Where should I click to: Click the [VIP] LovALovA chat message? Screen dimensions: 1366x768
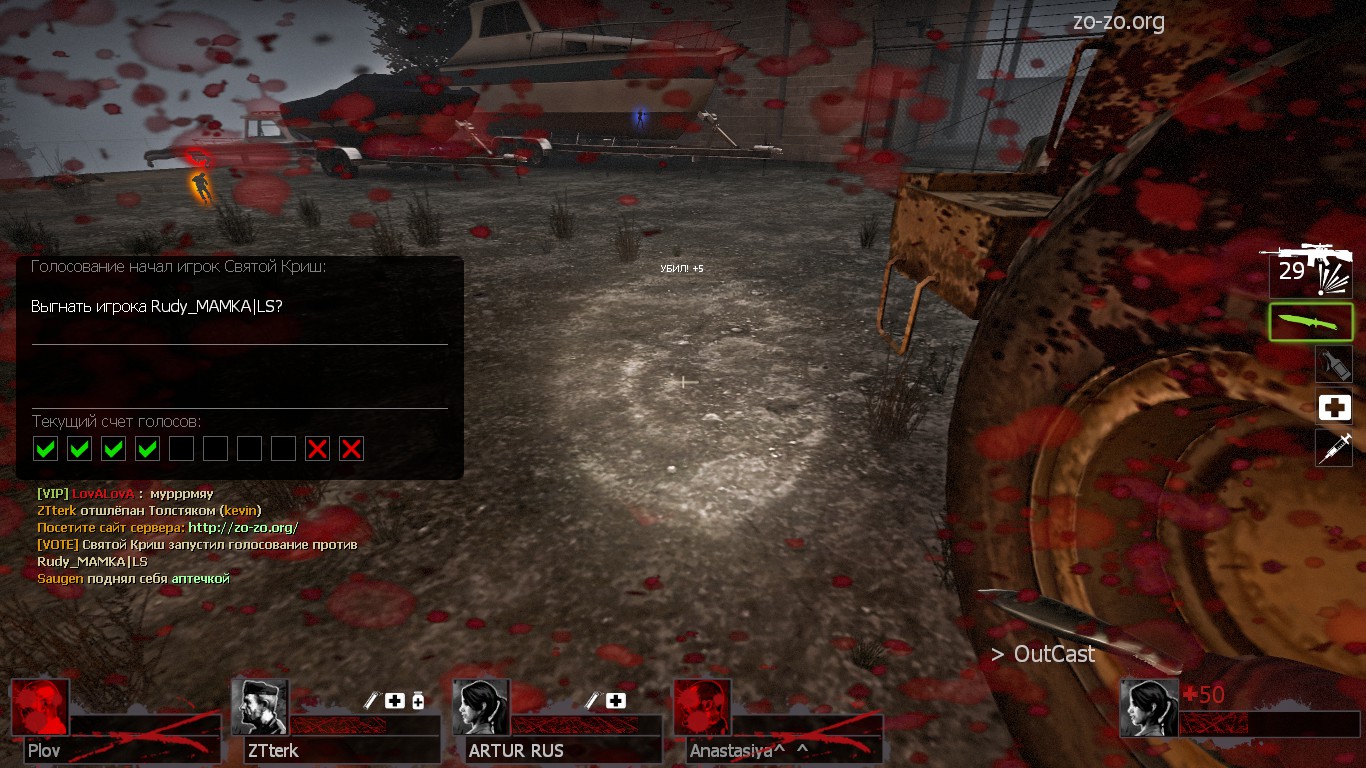pyautogui.click(x=125, y=493)
